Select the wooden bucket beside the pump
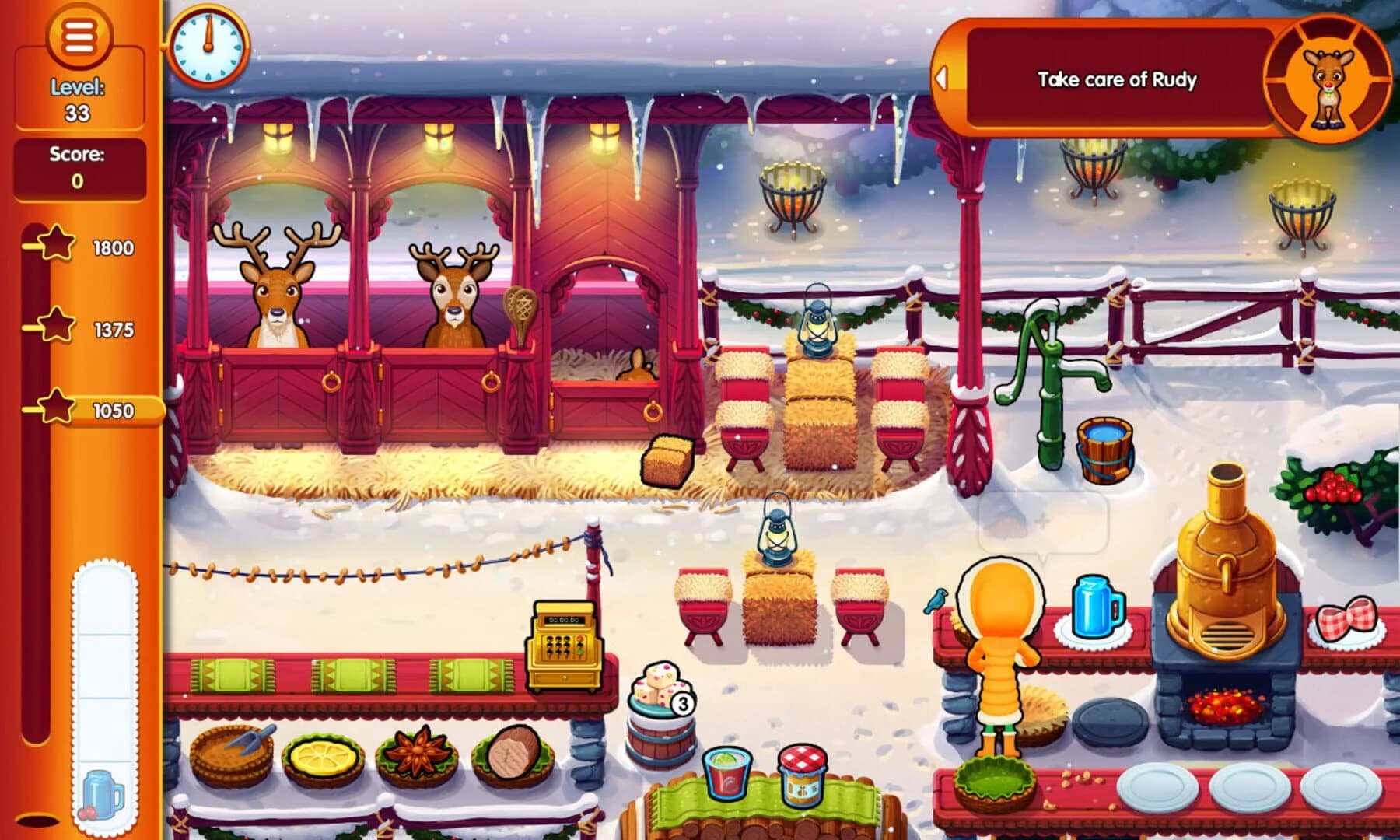The width and height of the screenshot is (1400, 840). [x=1104, y=451]
